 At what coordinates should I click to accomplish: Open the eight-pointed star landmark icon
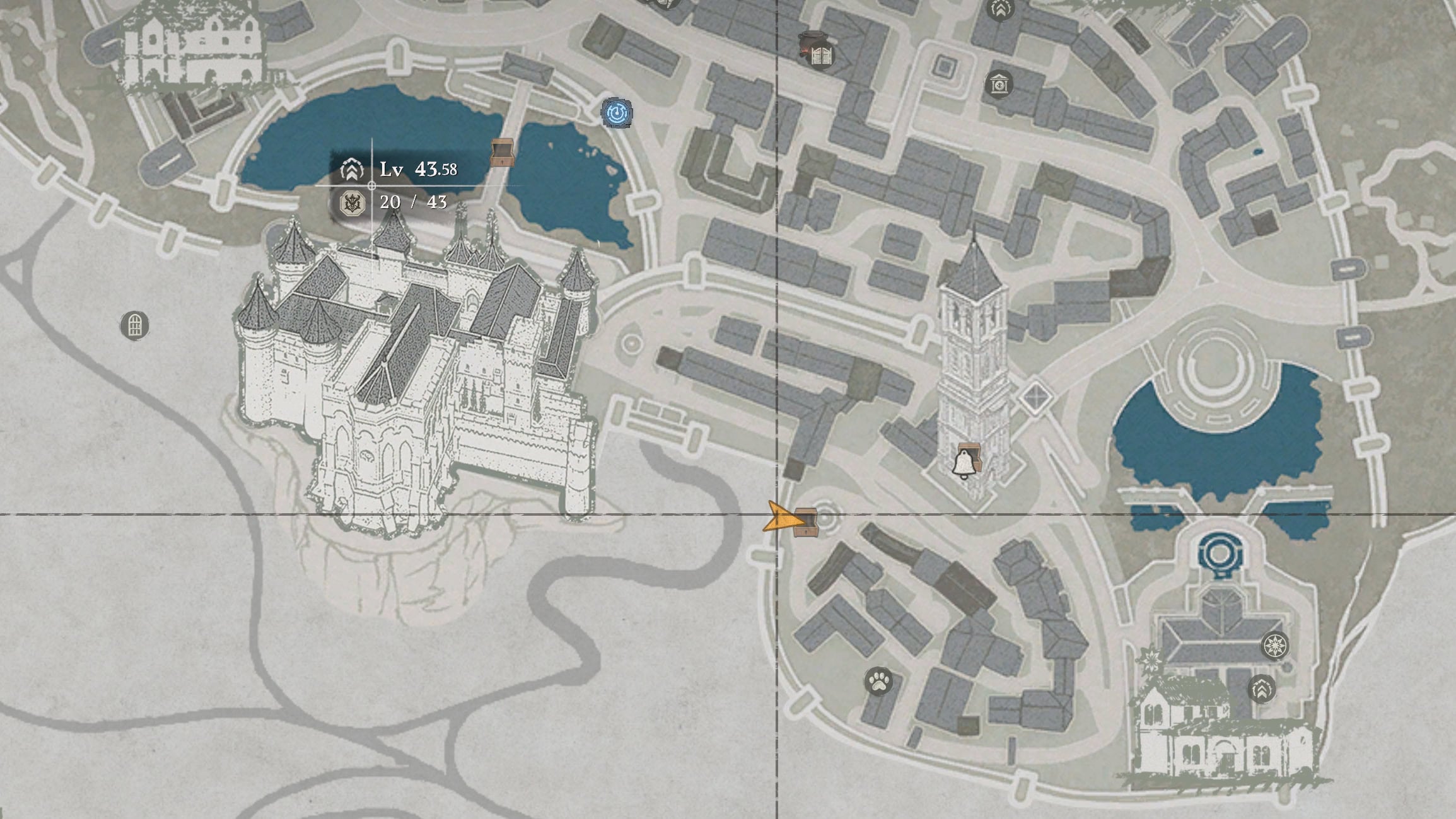(1275, 645)
